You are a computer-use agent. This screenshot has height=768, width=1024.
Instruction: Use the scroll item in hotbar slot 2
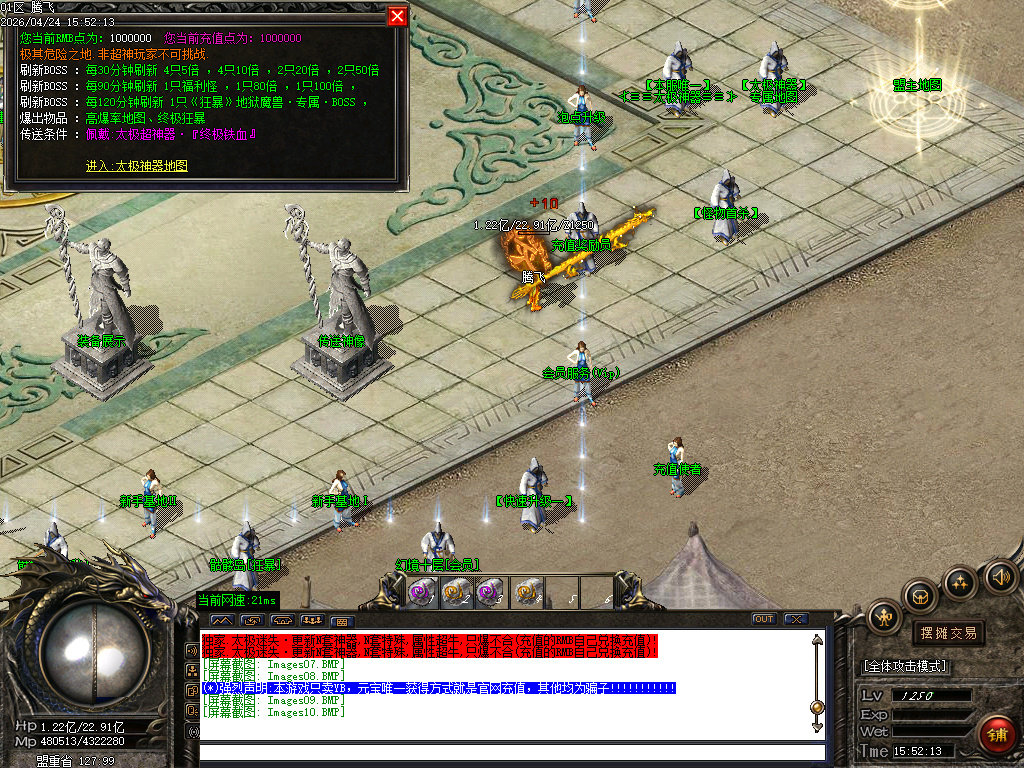pos(455,593)
